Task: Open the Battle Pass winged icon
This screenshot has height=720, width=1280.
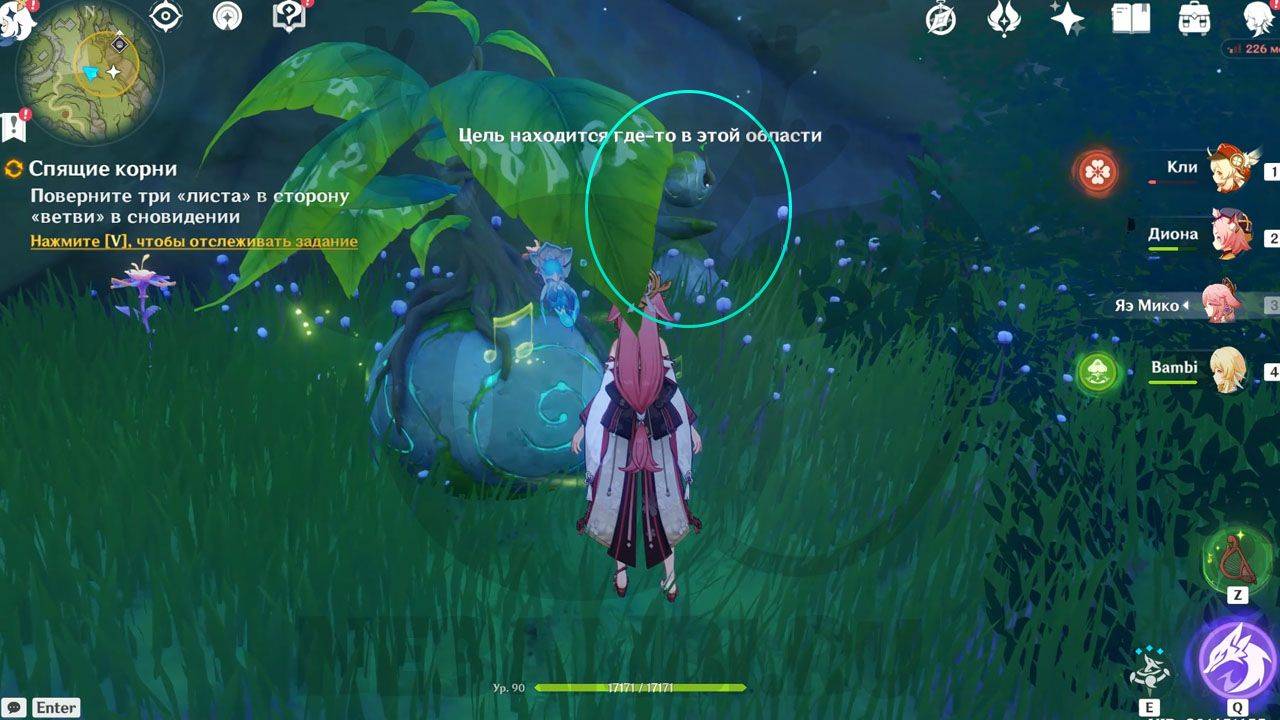Action: pos(1003,18)
